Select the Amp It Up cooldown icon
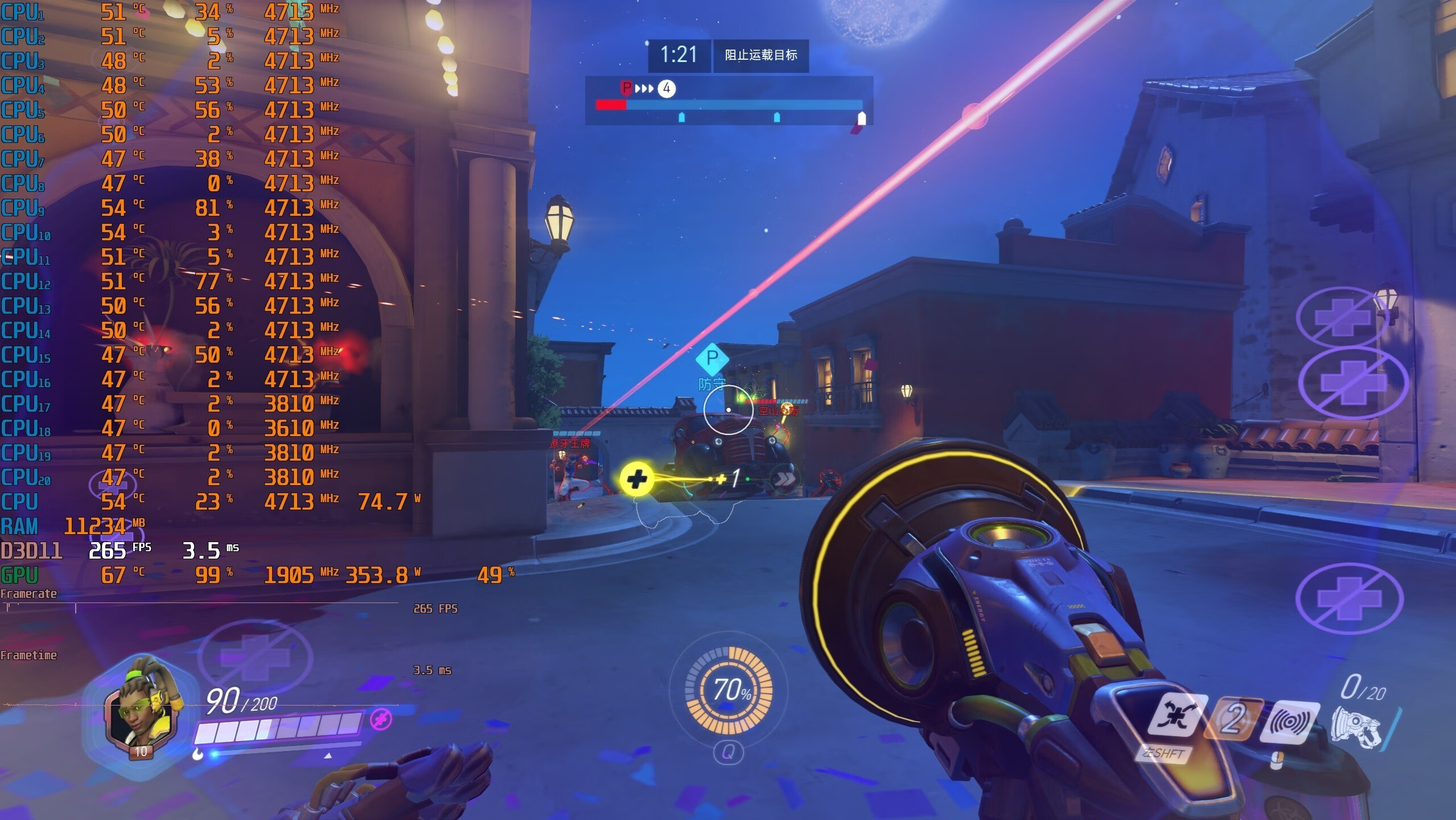The height and width of the screenshot is (820, 1456). point(1232,719)
